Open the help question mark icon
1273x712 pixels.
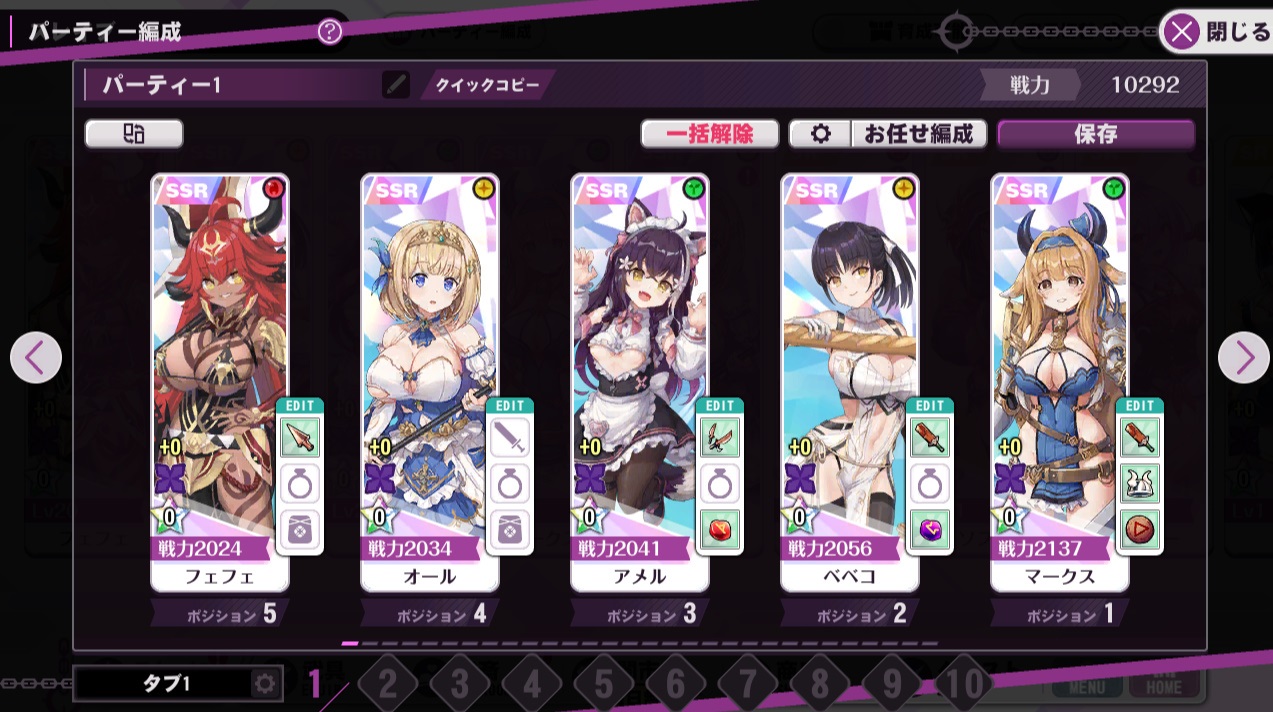pyautogui.click(x=330, y=32)
